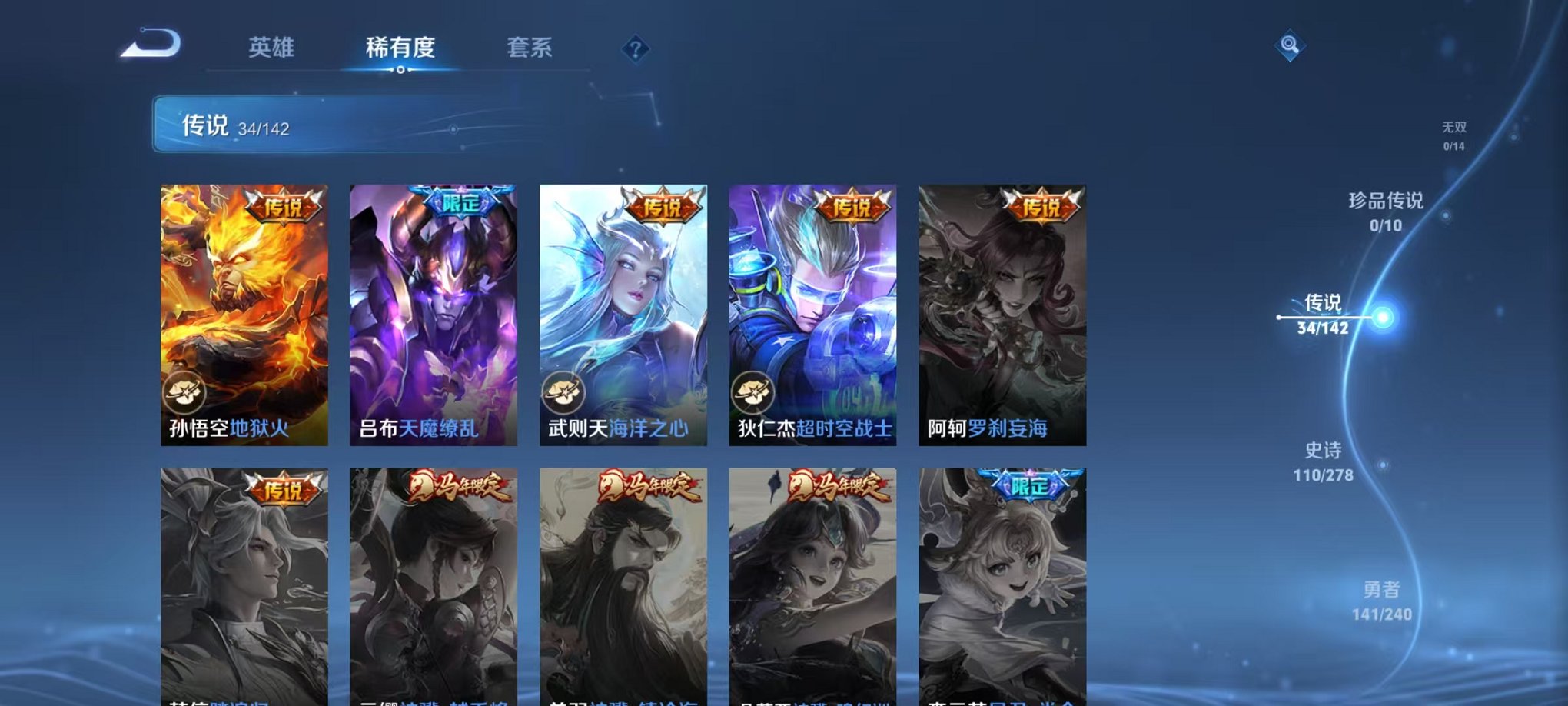
Task: Select the 稀有度 tab
Action: pos(402,48)
